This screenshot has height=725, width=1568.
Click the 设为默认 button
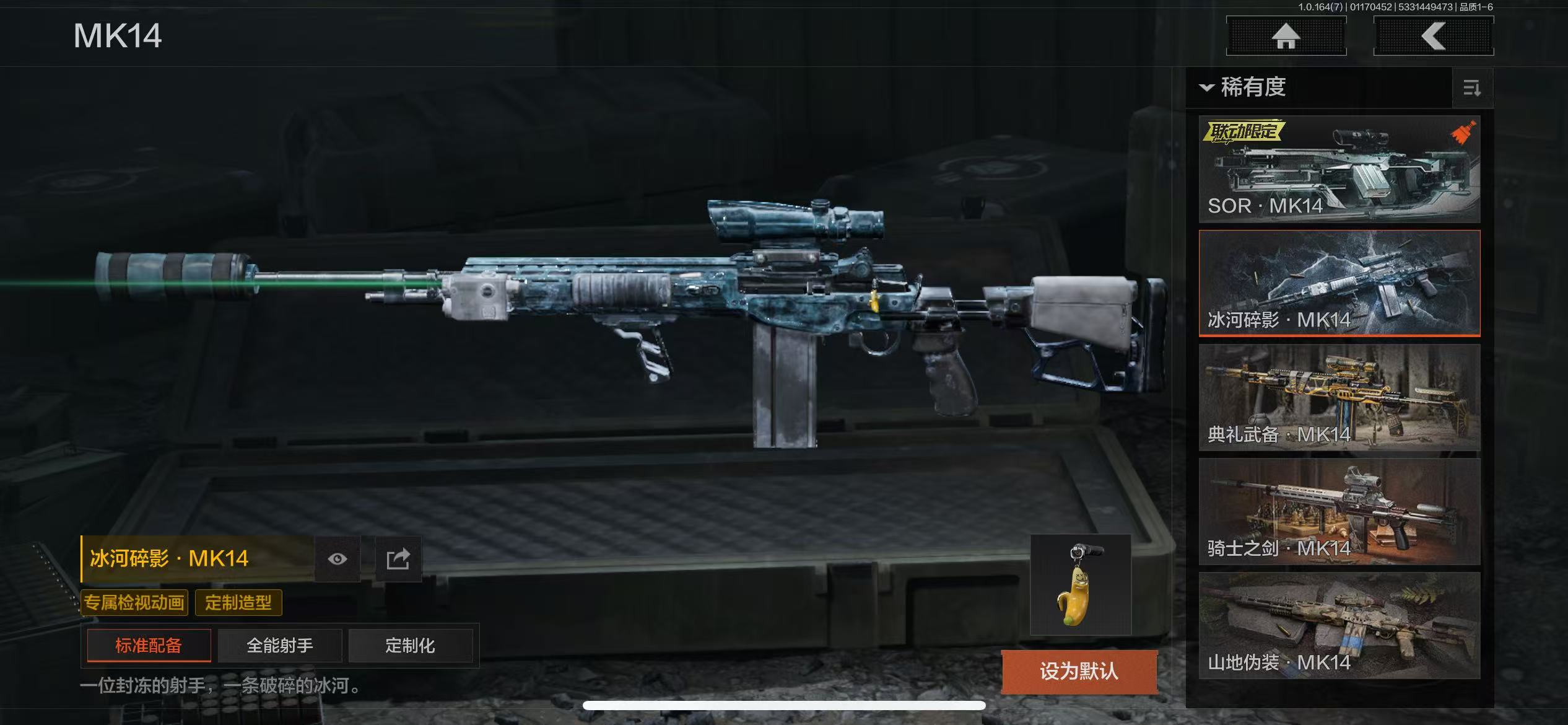point(1079,671)
